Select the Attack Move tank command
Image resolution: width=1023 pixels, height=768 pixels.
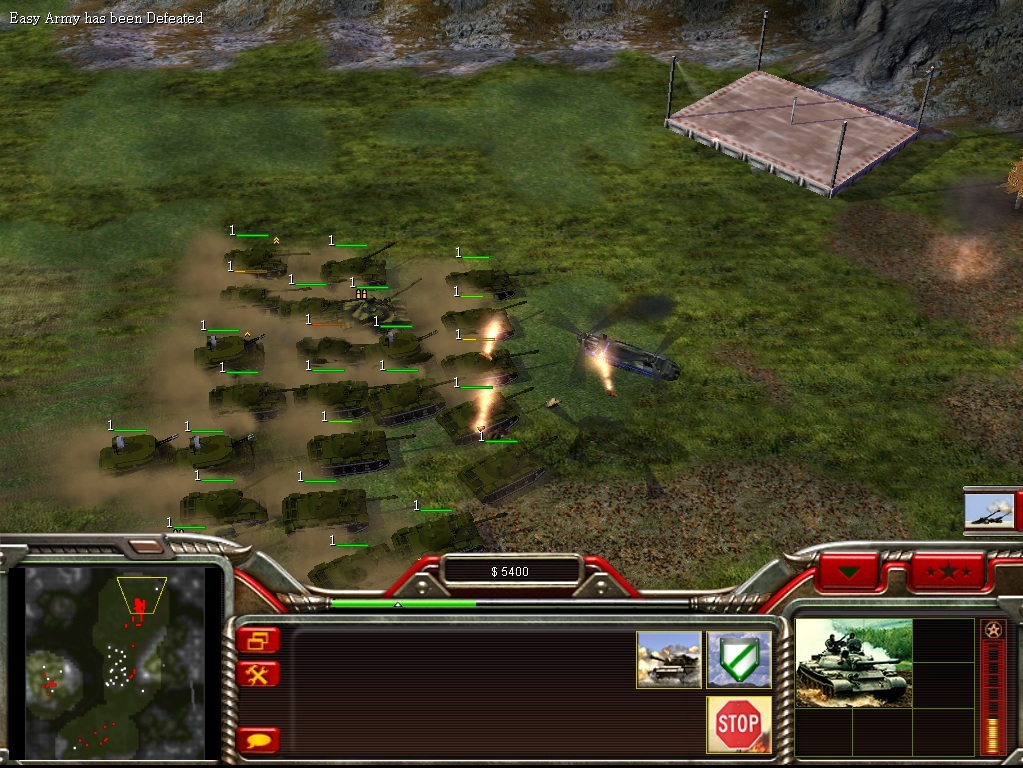[x=669, y=659]
